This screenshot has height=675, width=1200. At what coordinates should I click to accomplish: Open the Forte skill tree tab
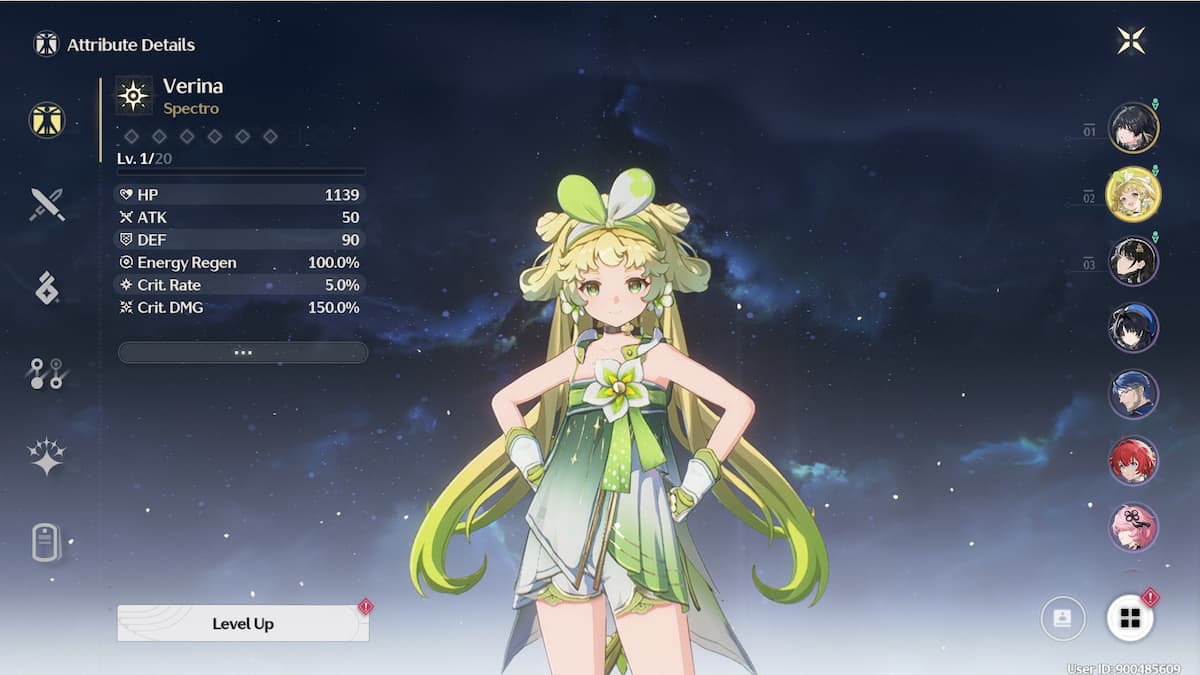pos(46,373)
